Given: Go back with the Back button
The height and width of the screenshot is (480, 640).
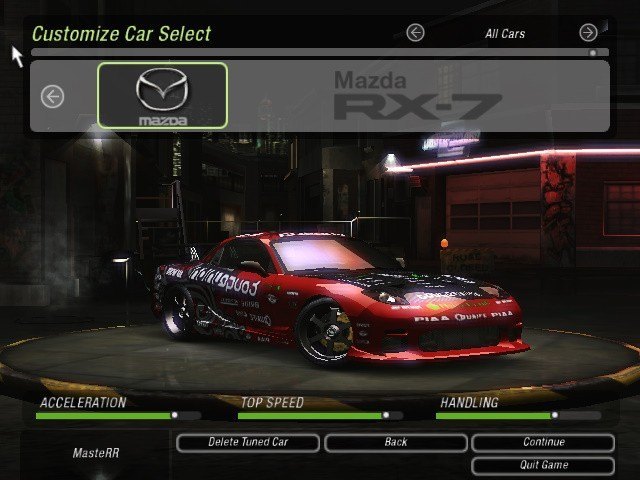Looking at the screenshot, I should point(395,442).
